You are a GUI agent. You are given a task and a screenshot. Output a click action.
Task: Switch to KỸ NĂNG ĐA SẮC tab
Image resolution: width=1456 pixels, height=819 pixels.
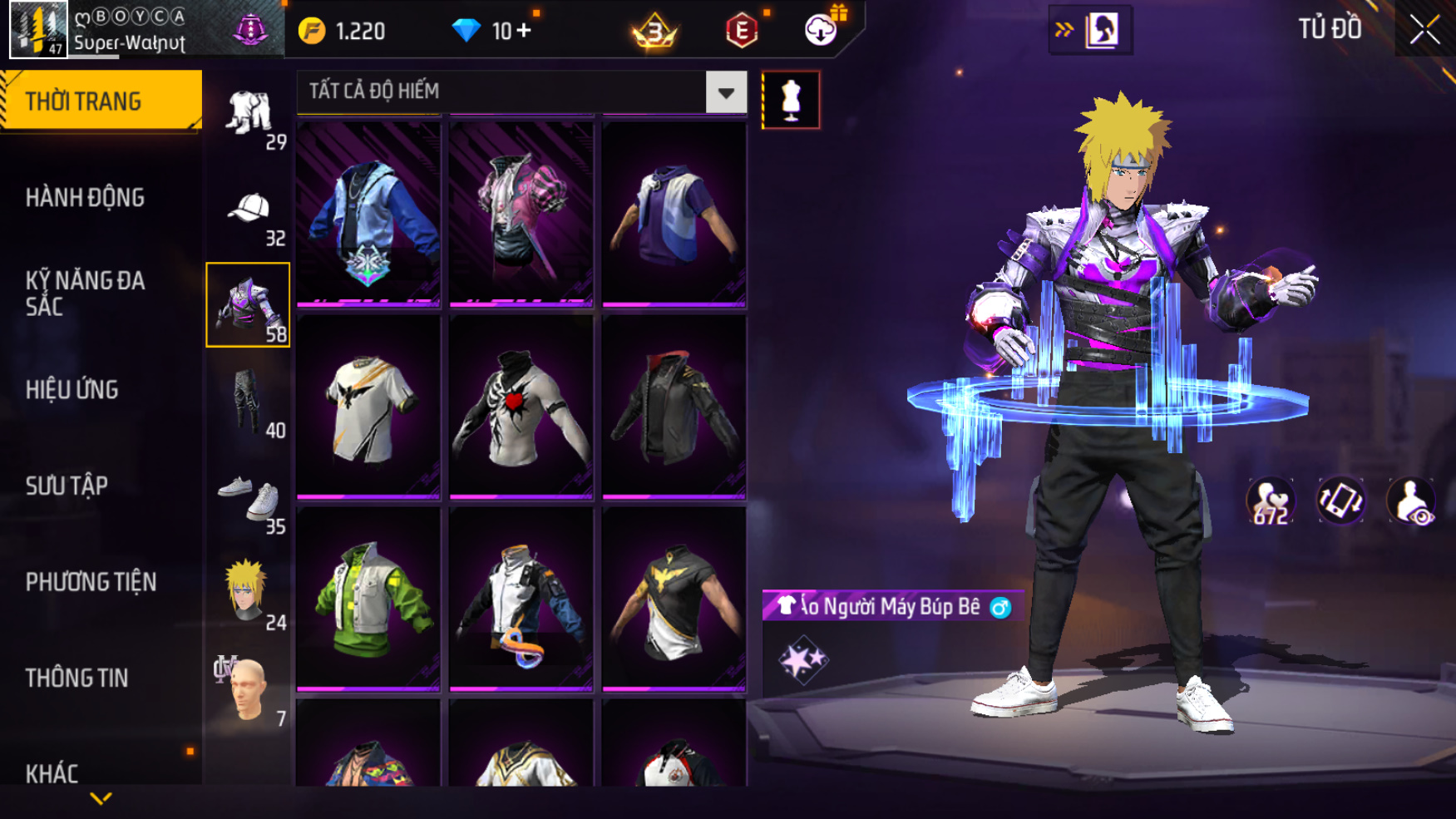point(85,294)
